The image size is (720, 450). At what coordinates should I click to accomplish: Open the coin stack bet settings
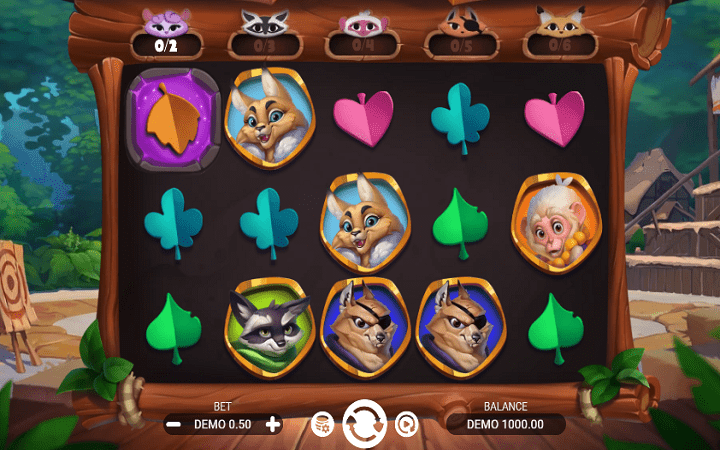322,424
